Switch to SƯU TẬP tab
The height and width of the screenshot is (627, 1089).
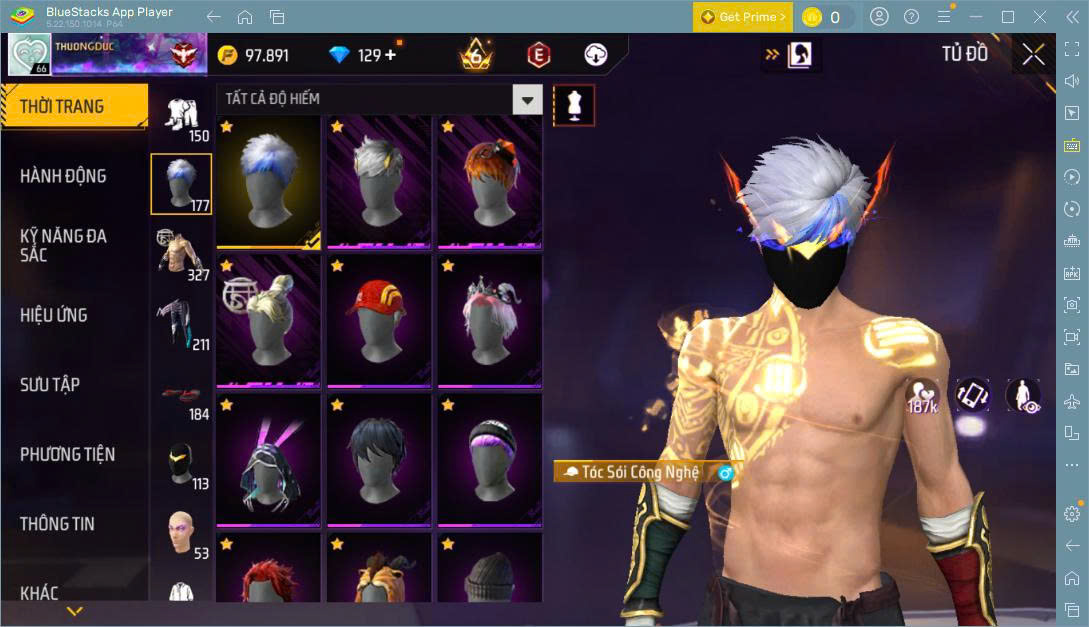click(50, 385)
